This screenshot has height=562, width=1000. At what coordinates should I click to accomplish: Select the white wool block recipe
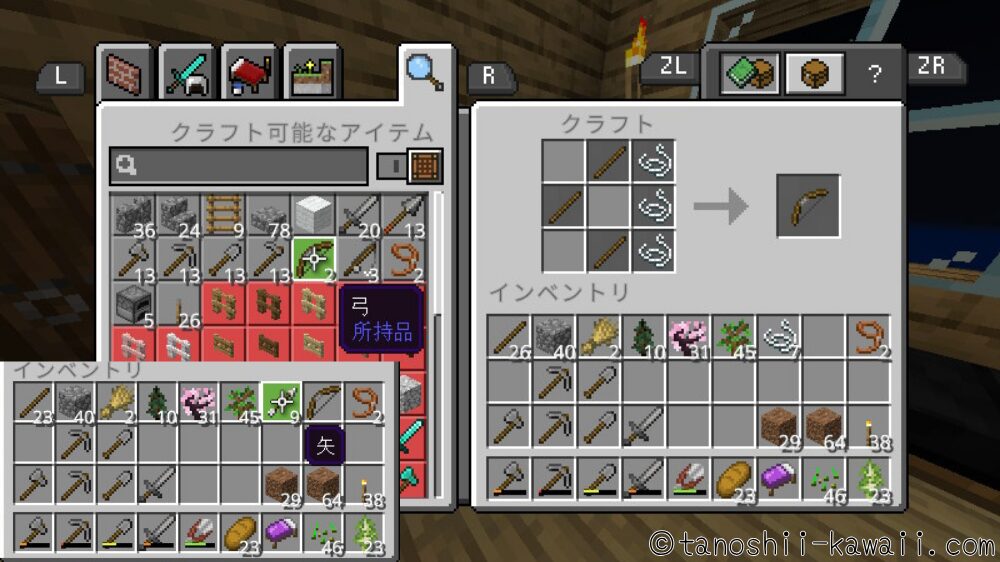coord(313,214)
